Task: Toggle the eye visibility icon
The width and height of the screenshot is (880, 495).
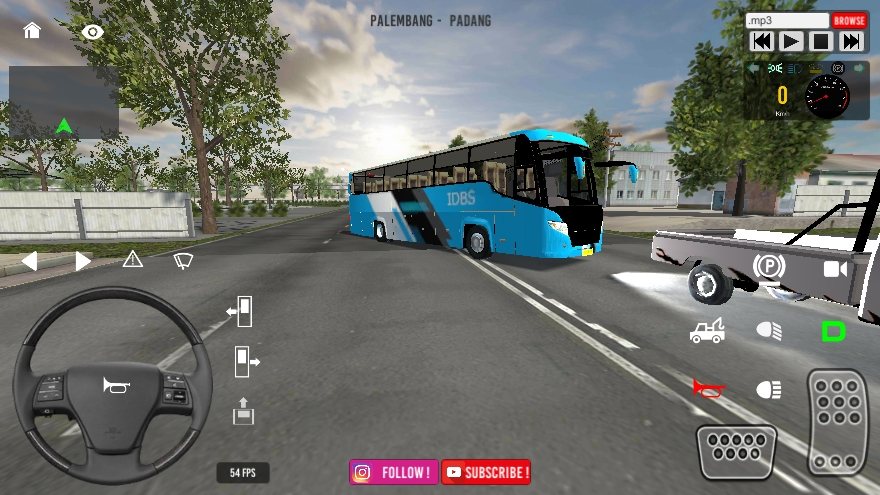Action: 93,31
